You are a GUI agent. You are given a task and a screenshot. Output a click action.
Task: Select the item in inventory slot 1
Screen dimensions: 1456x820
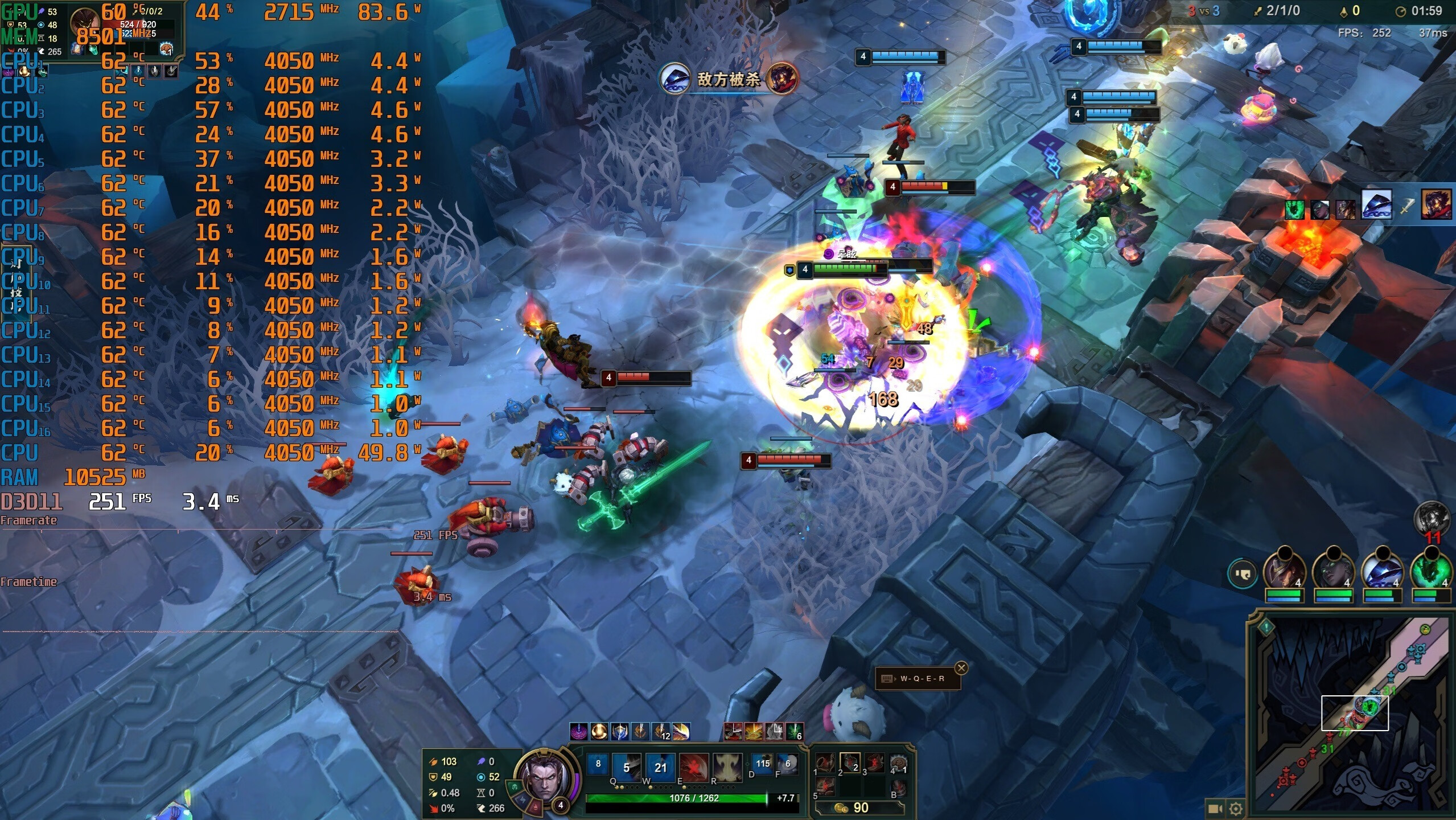[825, 763]
